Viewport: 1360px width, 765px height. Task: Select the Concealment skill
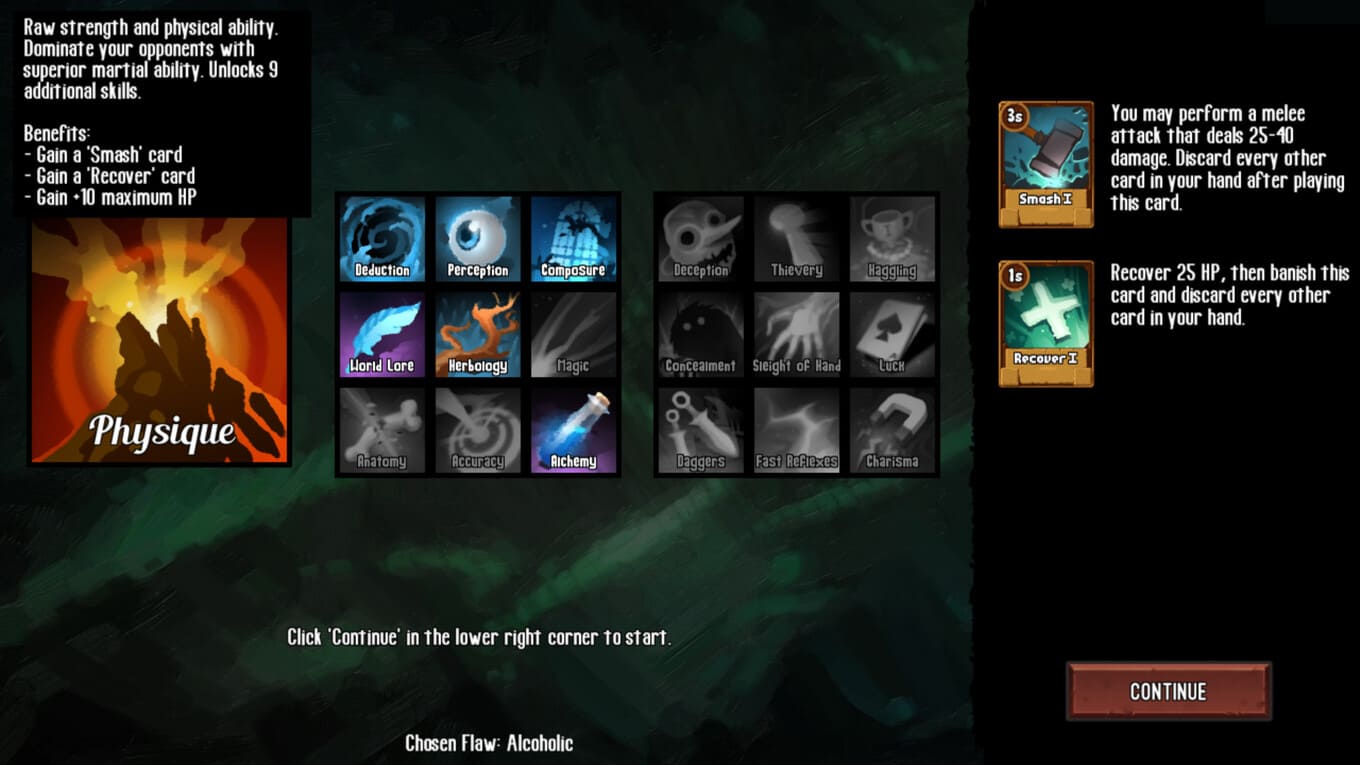pyautogui.click(x=701, y=335)
